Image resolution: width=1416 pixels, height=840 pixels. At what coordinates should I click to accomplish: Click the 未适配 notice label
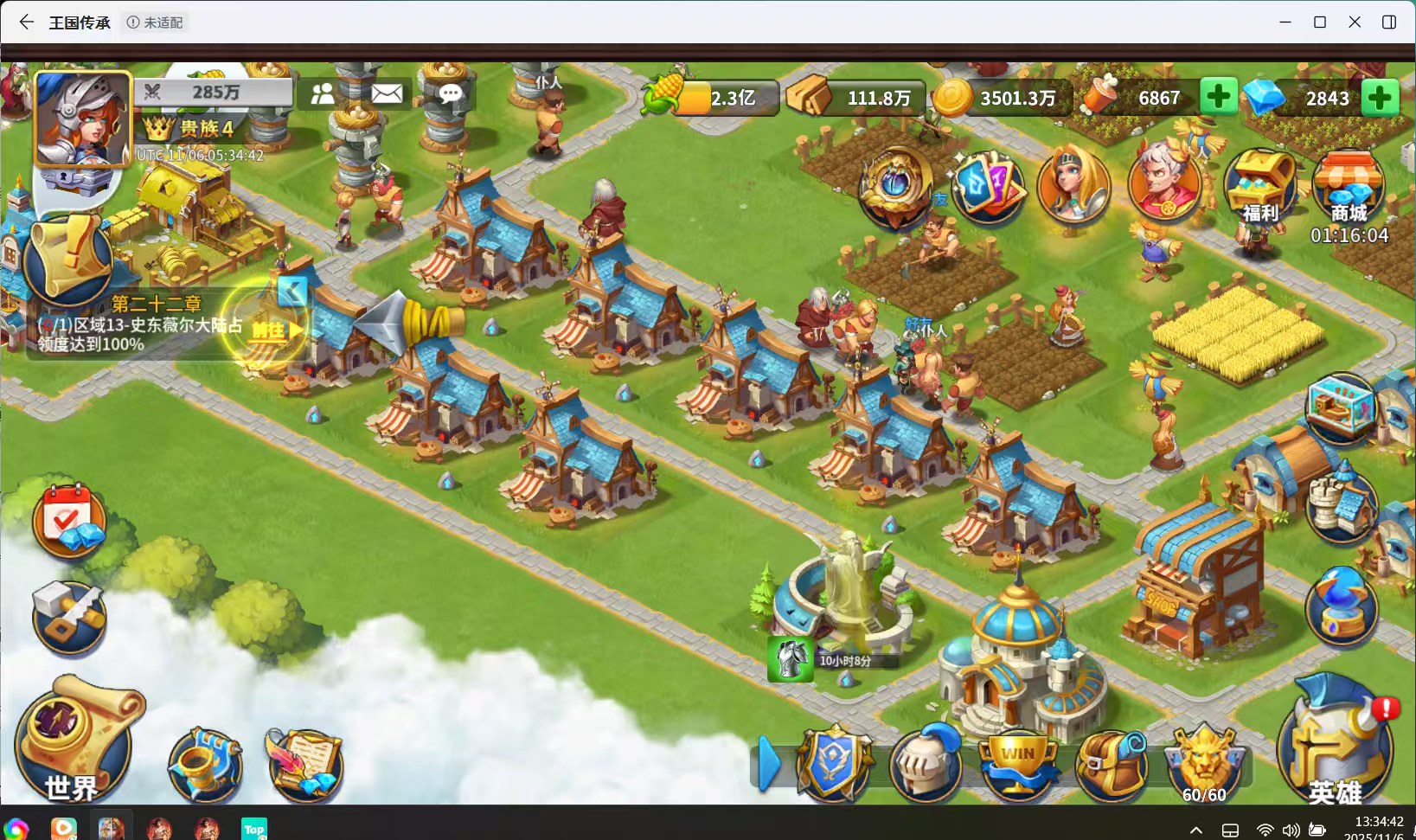[x=156, y=22]
